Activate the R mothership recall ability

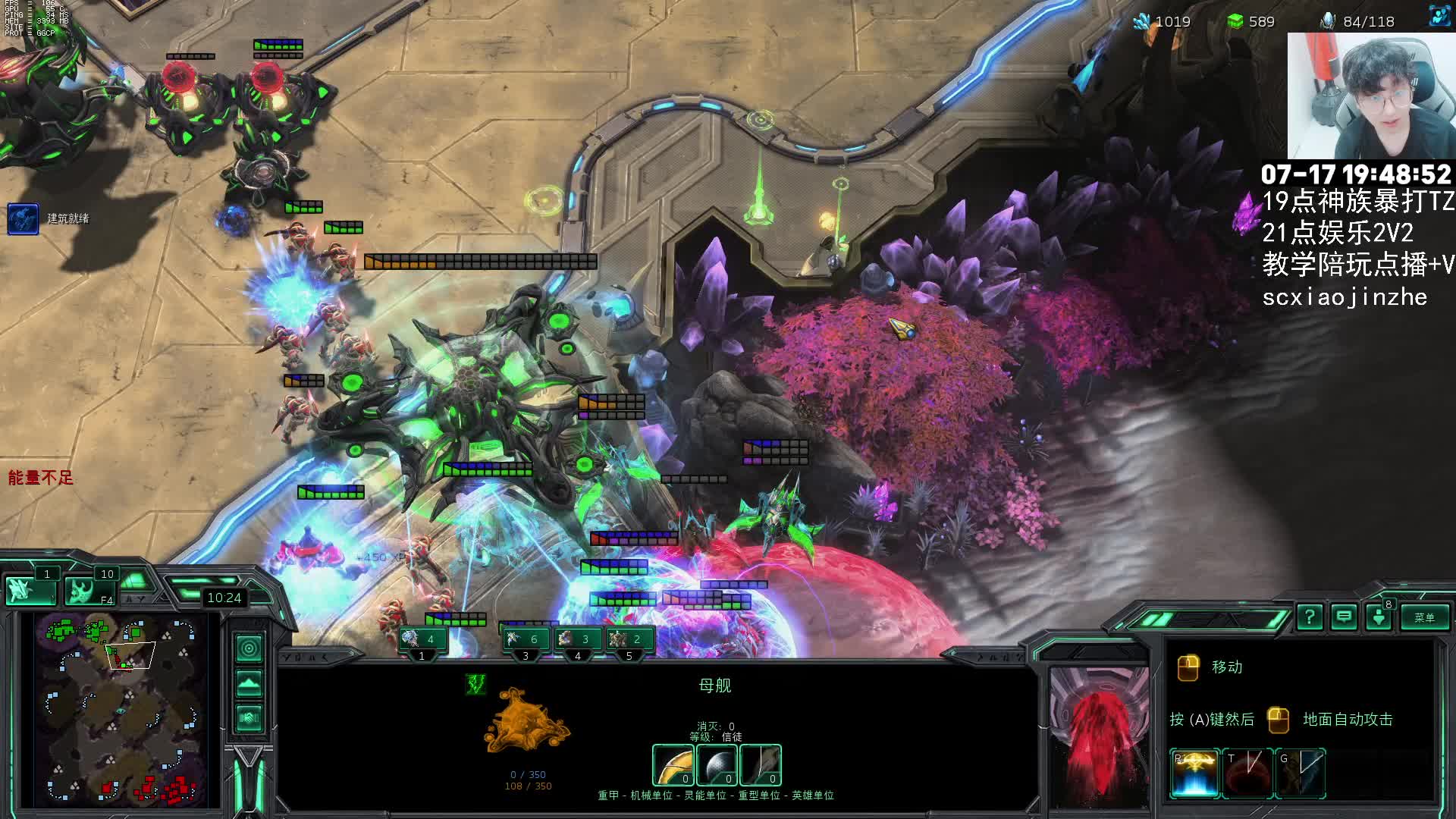pos(1194,773)
